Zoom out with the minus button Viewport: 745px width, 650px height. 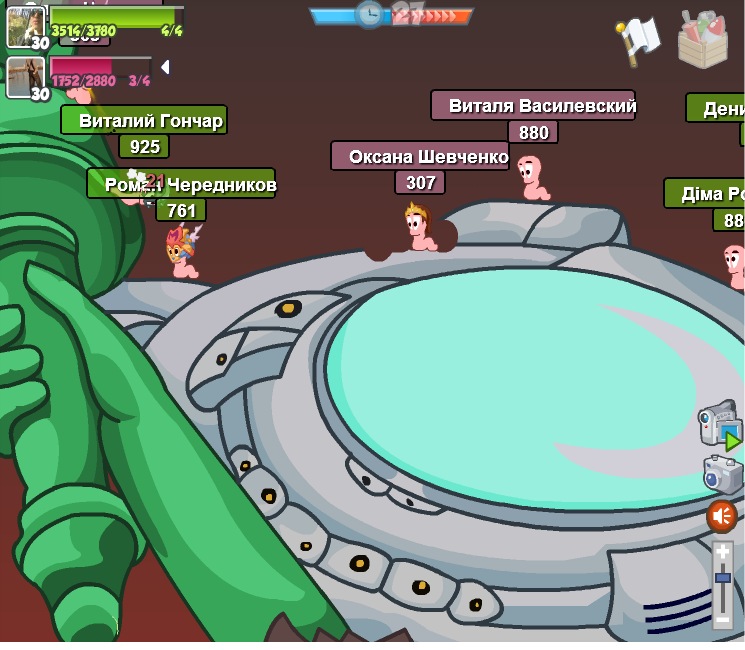(x=722, y=620)
